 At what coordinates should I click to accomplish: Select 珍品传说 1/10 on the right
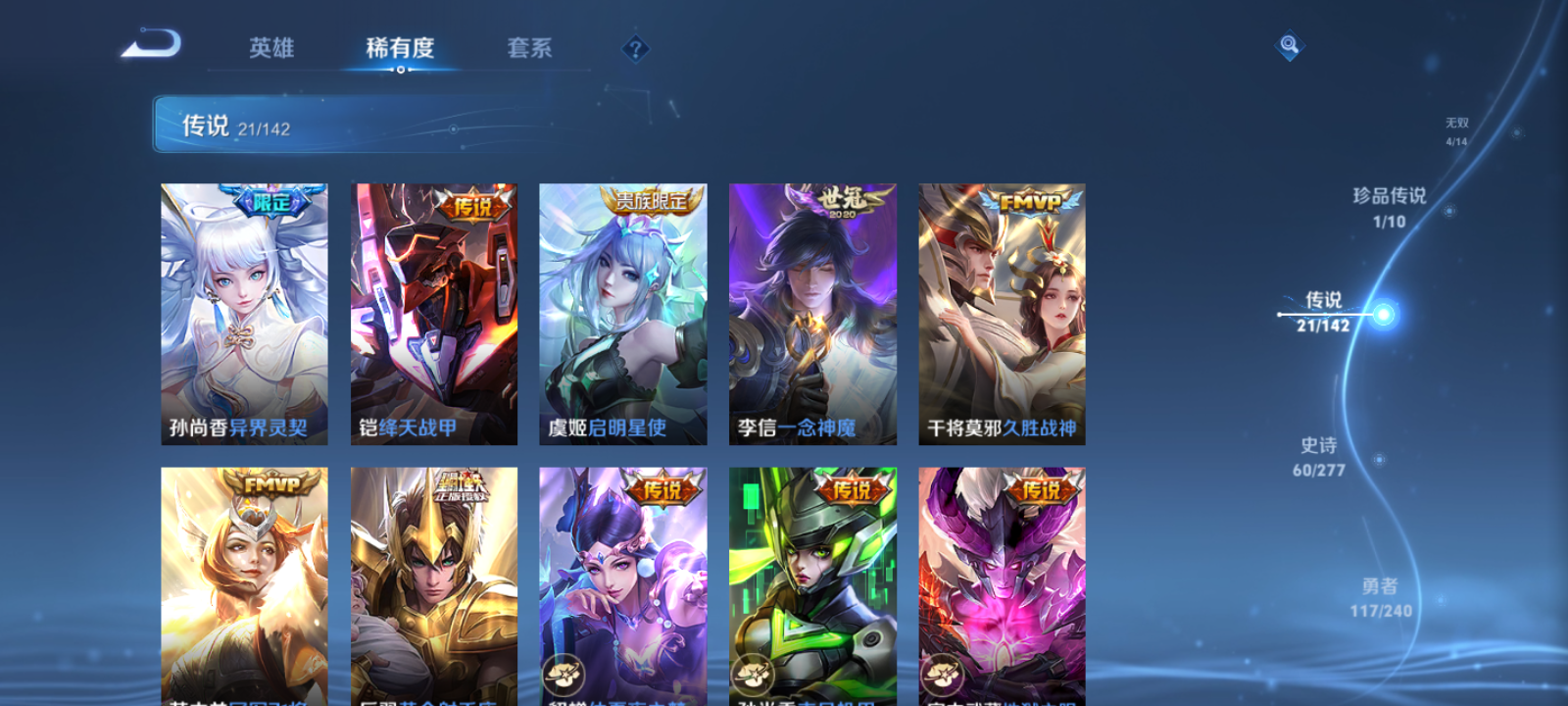[x=1389, y=208]
